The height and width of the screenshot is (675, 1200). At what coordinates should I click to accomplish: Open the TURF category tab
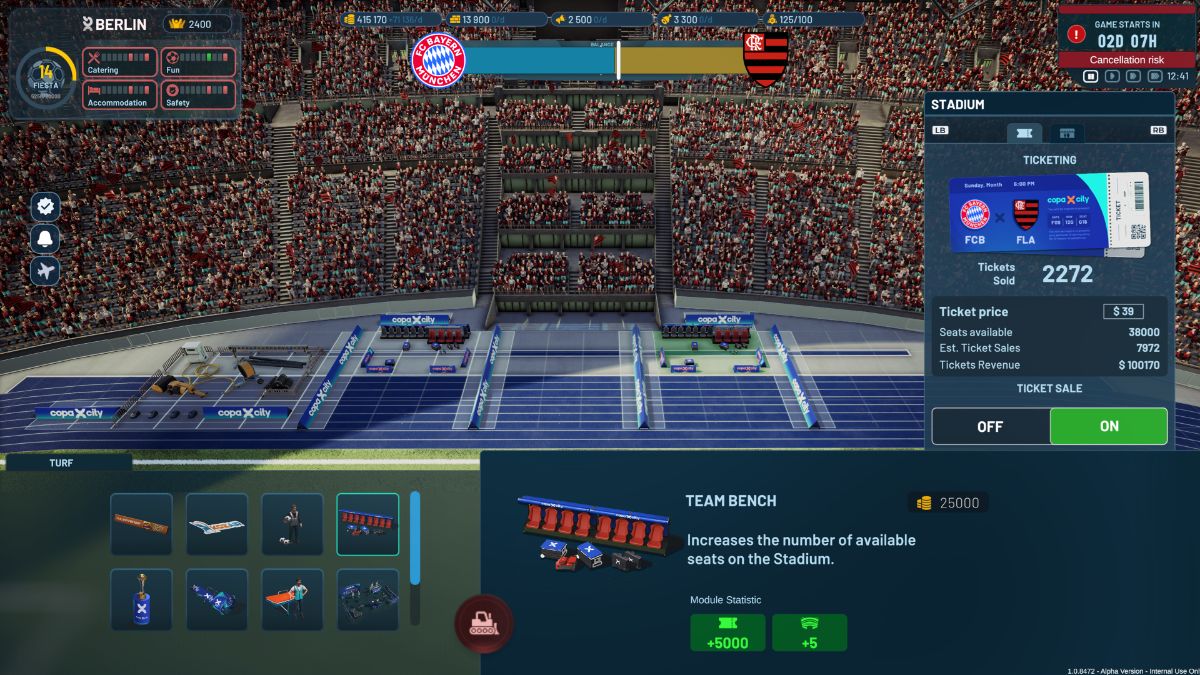68,463
